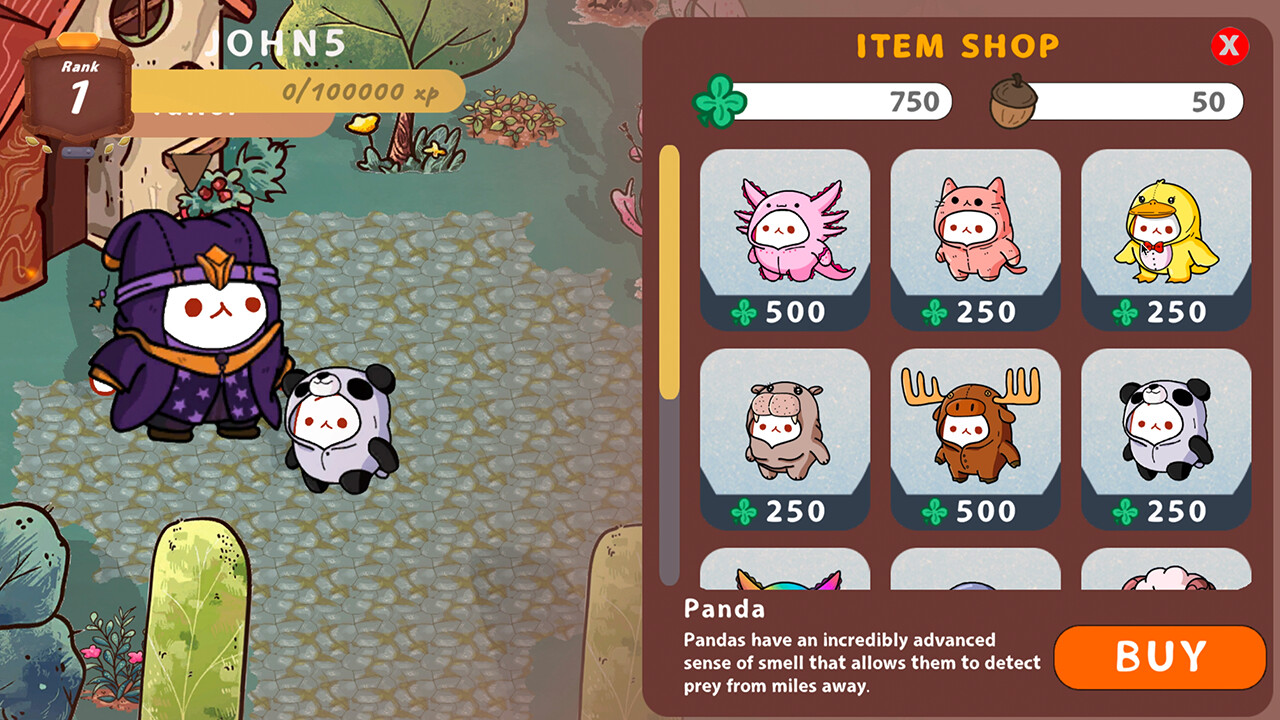The image size is (1280, 720).
Task: Select the moose costume with antlers
Action: click(x=975, y=430)
